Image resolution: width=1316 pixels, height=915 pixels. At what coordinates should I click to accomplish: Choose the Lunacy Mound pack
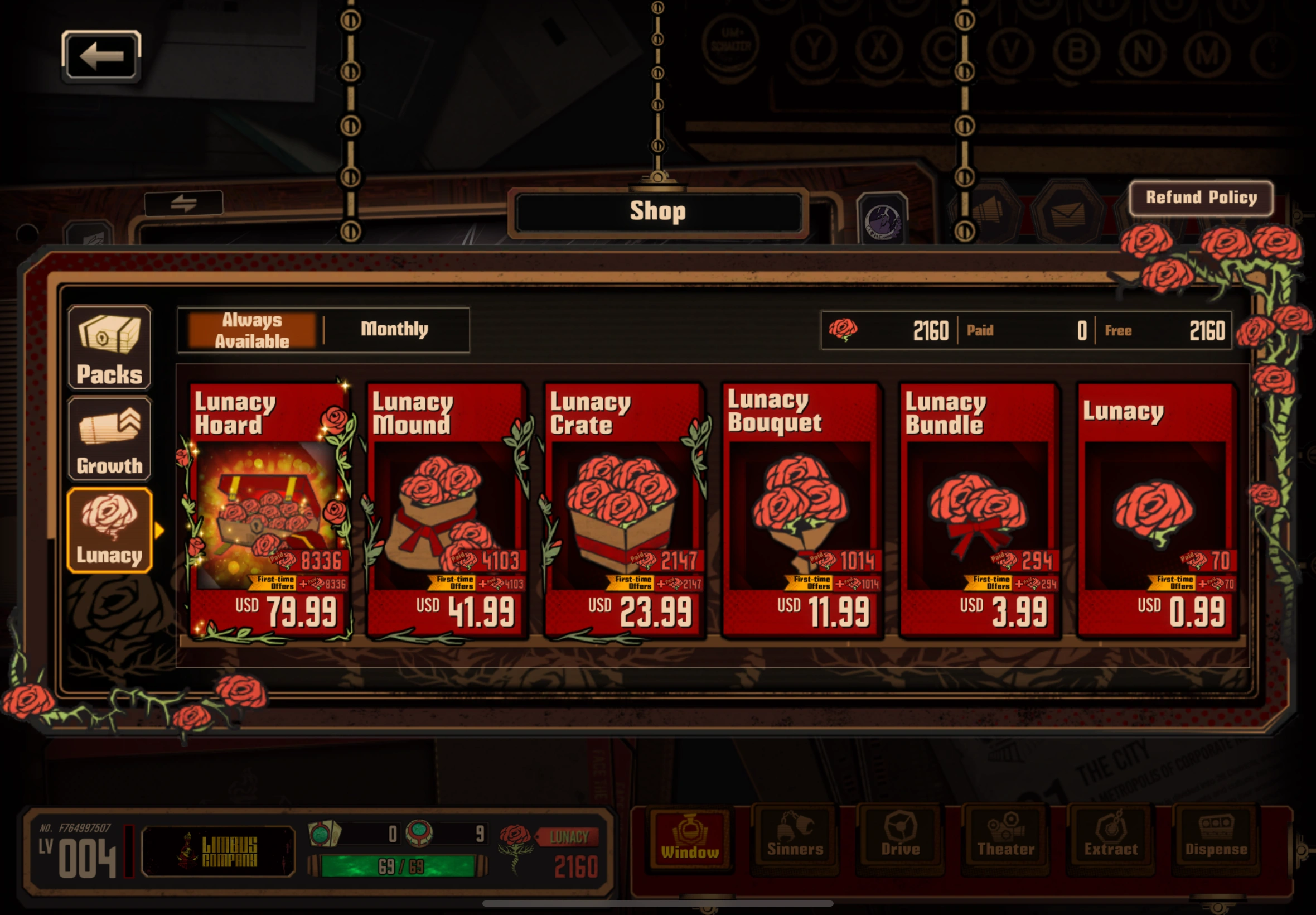pyautogui.click(x=447, y=511)
